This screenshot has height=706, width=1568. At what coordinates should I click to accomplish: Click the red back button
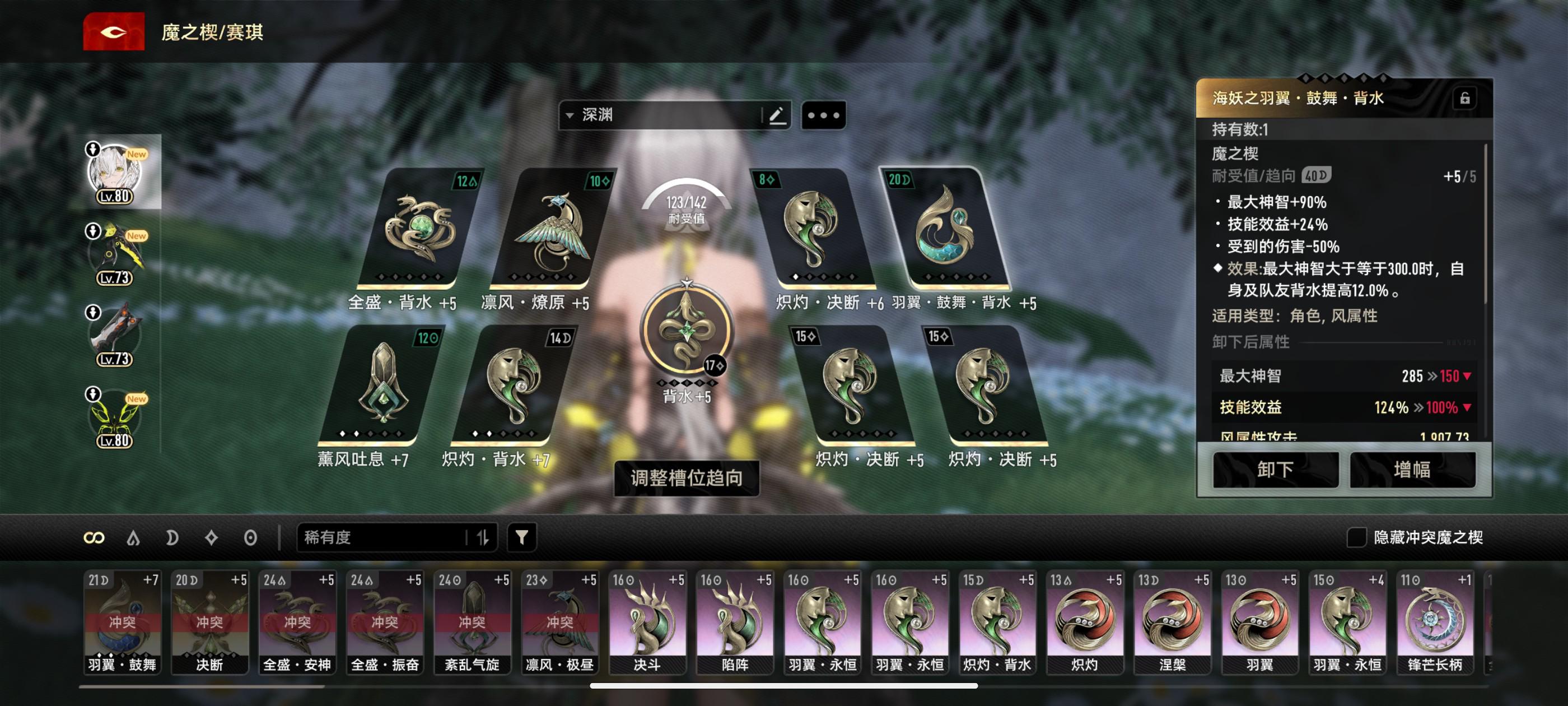[114, 32]
